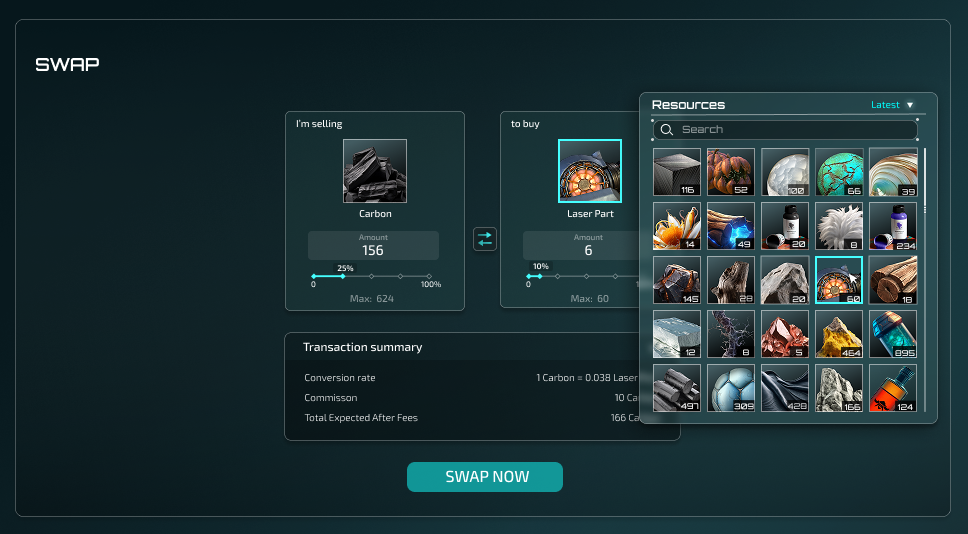Click the Laser Part item to buy
Image resolution: width=968 pixels, height=534 pixels.
590,171
